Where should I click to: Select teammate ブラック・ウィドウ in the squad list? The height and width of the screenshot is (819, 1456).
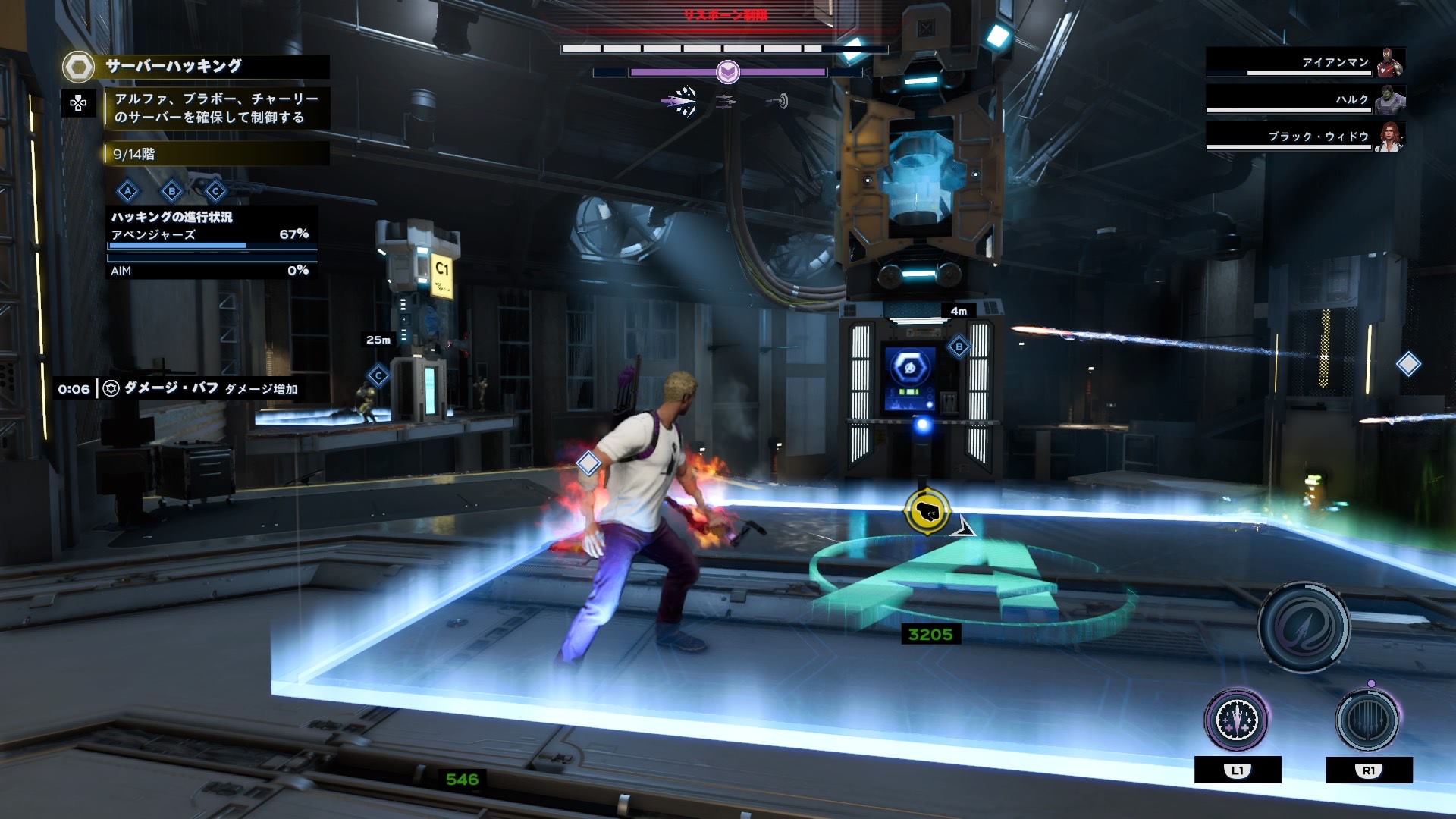1304,136
